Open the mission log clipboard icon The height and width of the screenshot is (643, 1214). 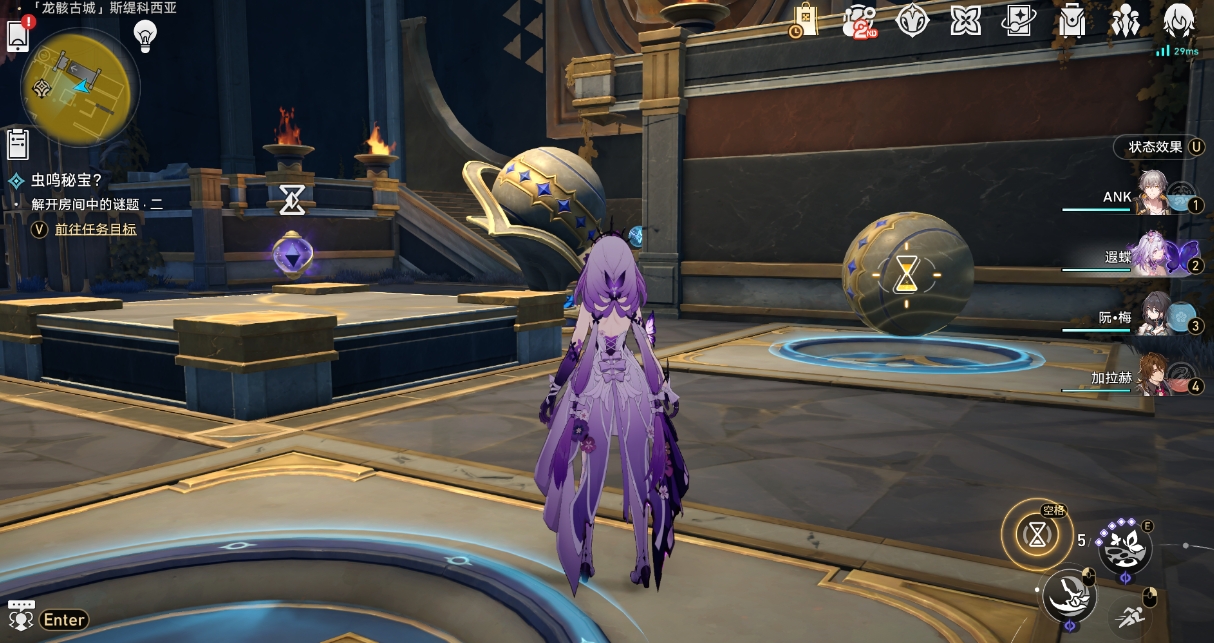point(17,143)
